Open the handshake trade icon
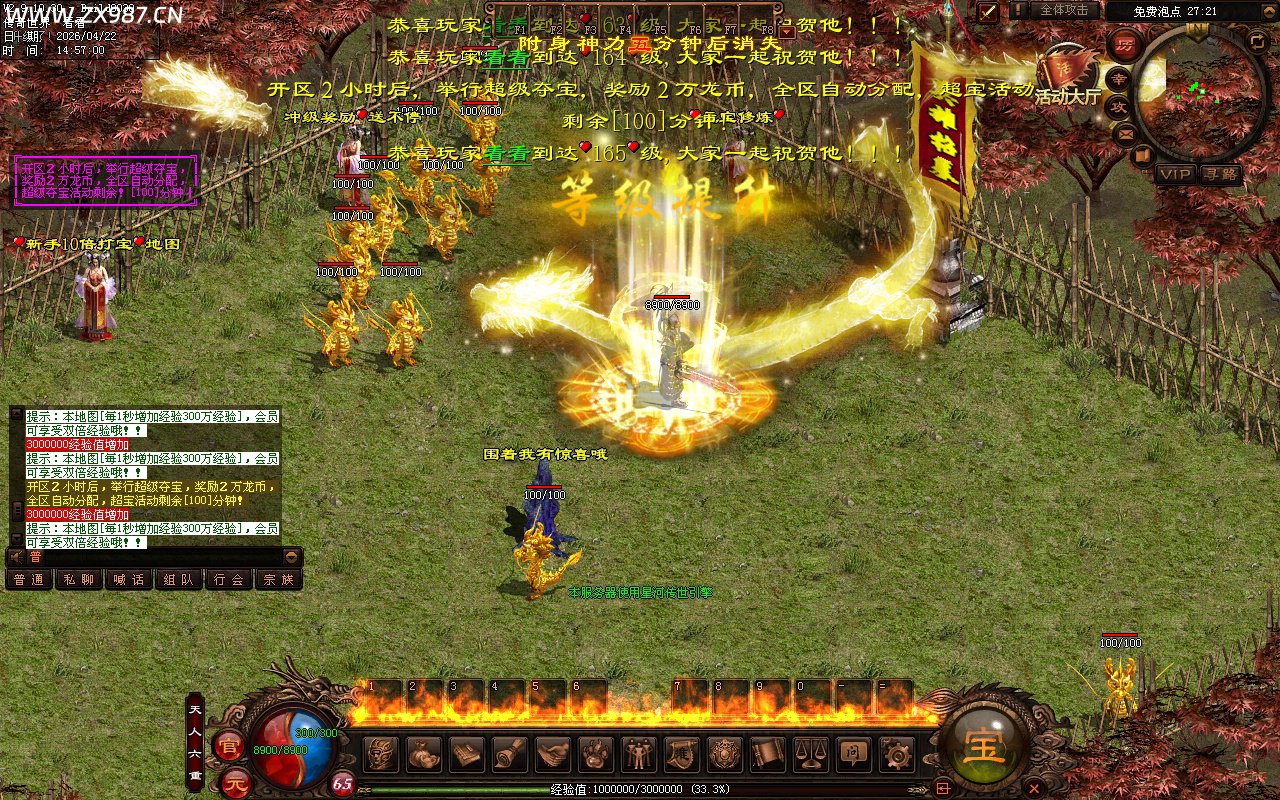This screenshot has height=800, width=1280. (x=553, y=754)
